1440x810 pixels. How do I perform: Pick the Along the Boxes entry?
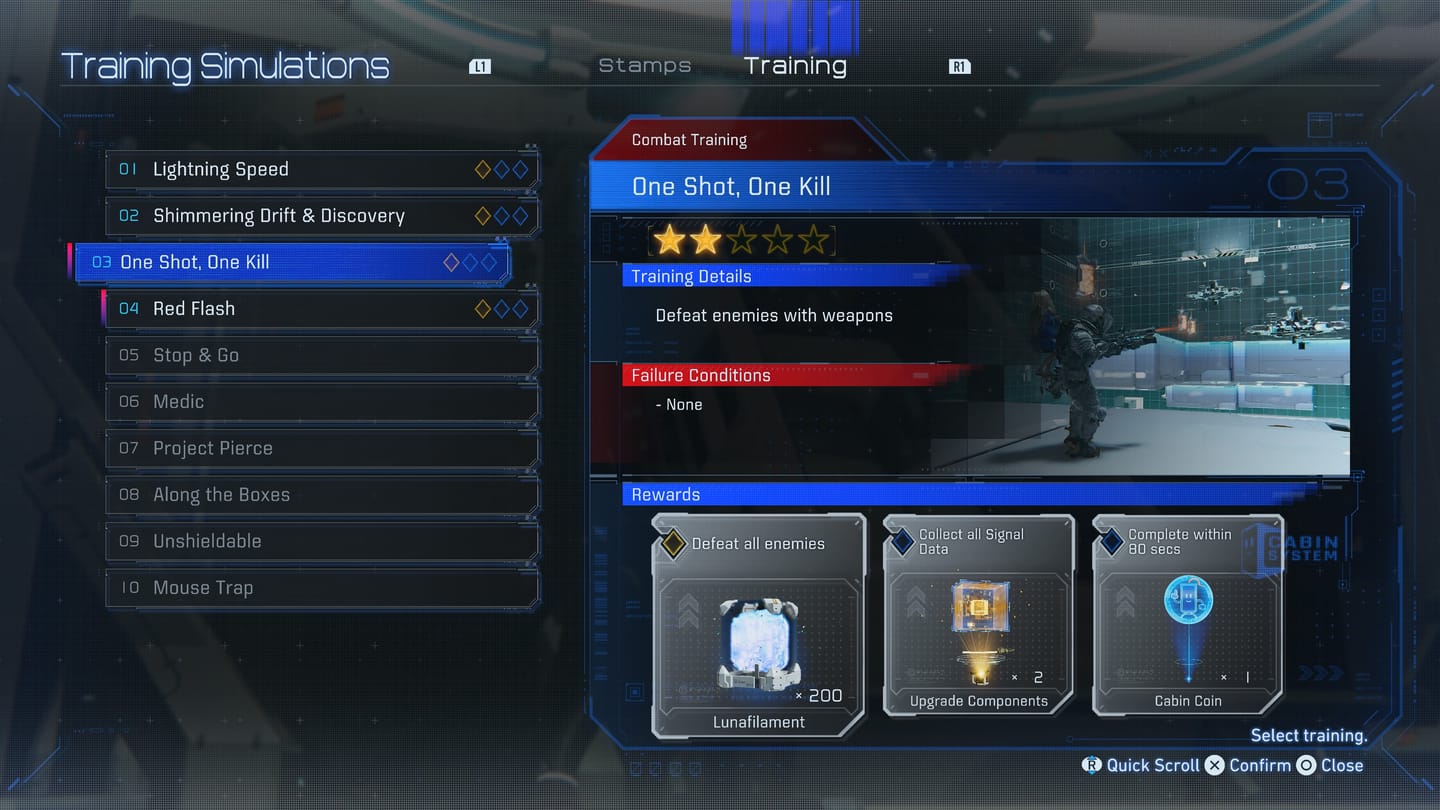coord(321,495)
